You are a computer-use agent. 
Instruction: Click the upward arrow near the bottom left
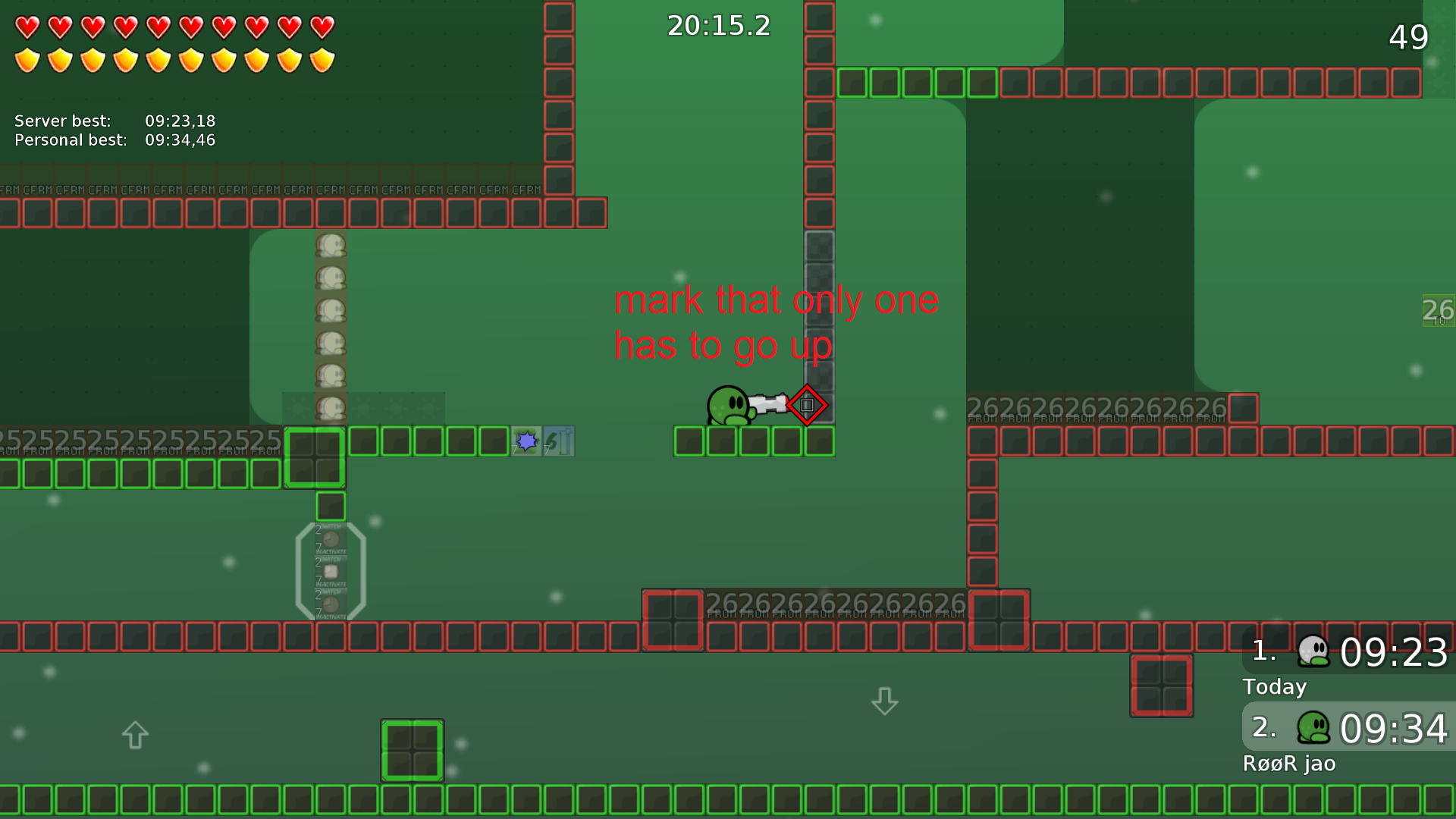click(134, 734)
